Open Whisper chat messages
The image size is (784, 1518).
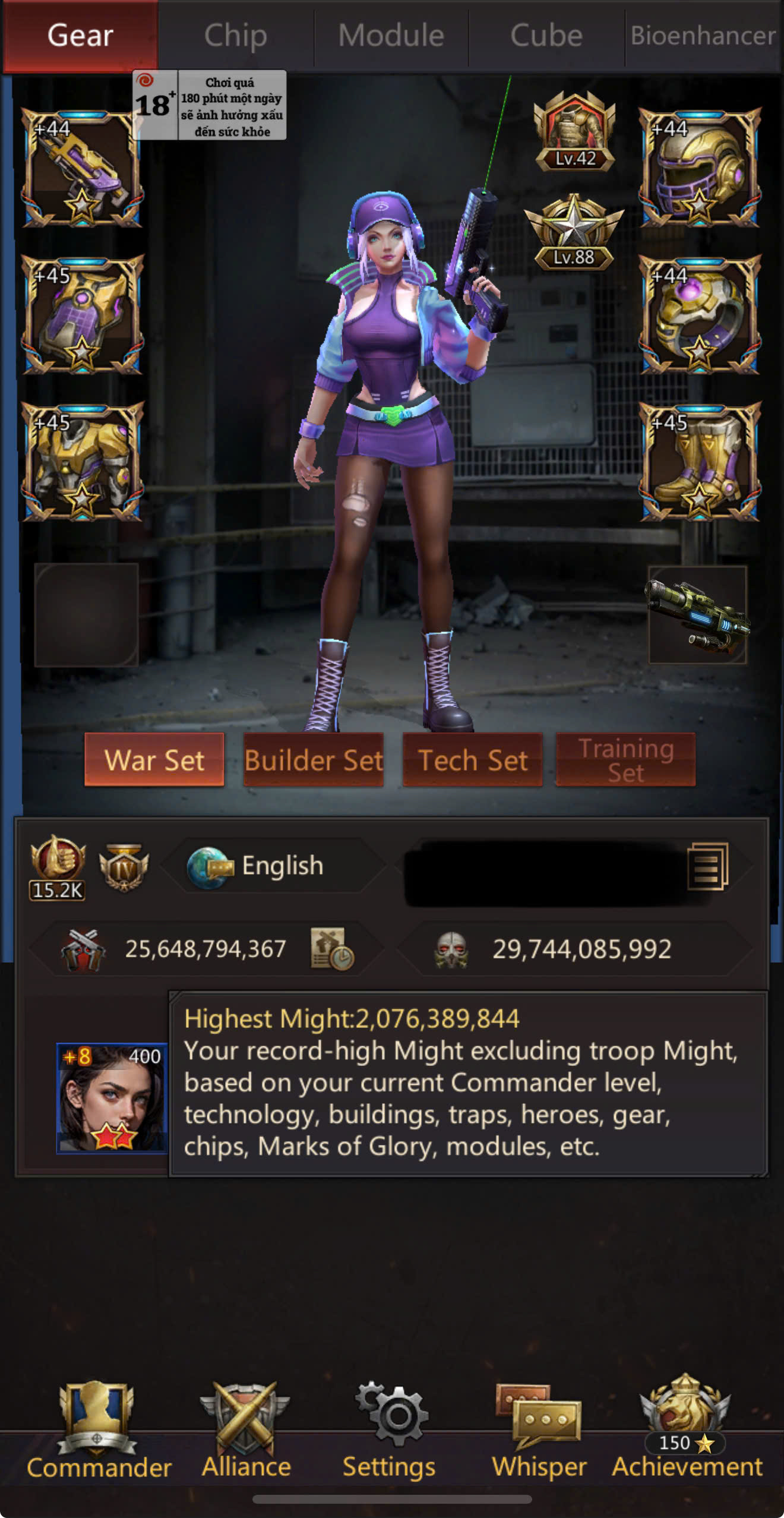click(539, 1432)
